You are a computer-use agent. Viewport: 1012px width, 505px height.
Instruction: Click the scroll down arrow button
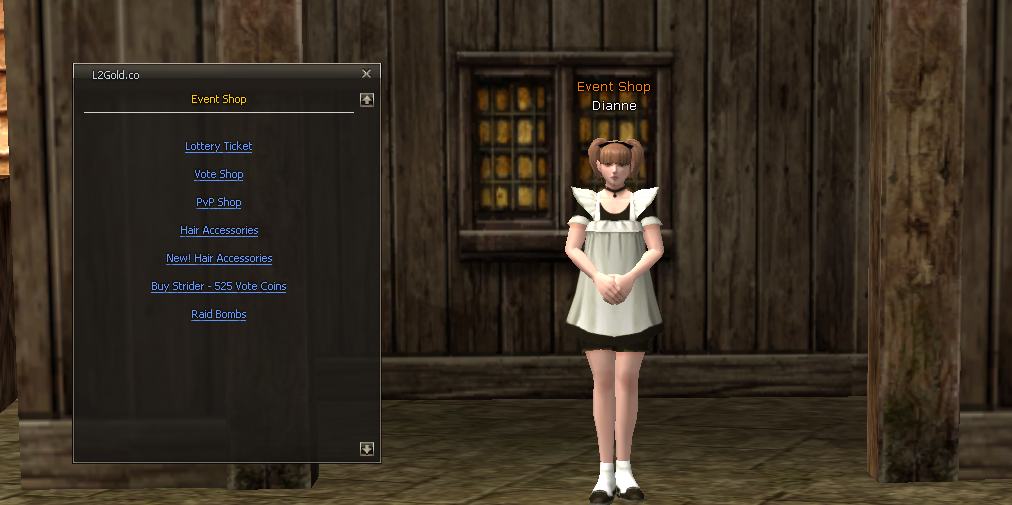pos(367,449)
